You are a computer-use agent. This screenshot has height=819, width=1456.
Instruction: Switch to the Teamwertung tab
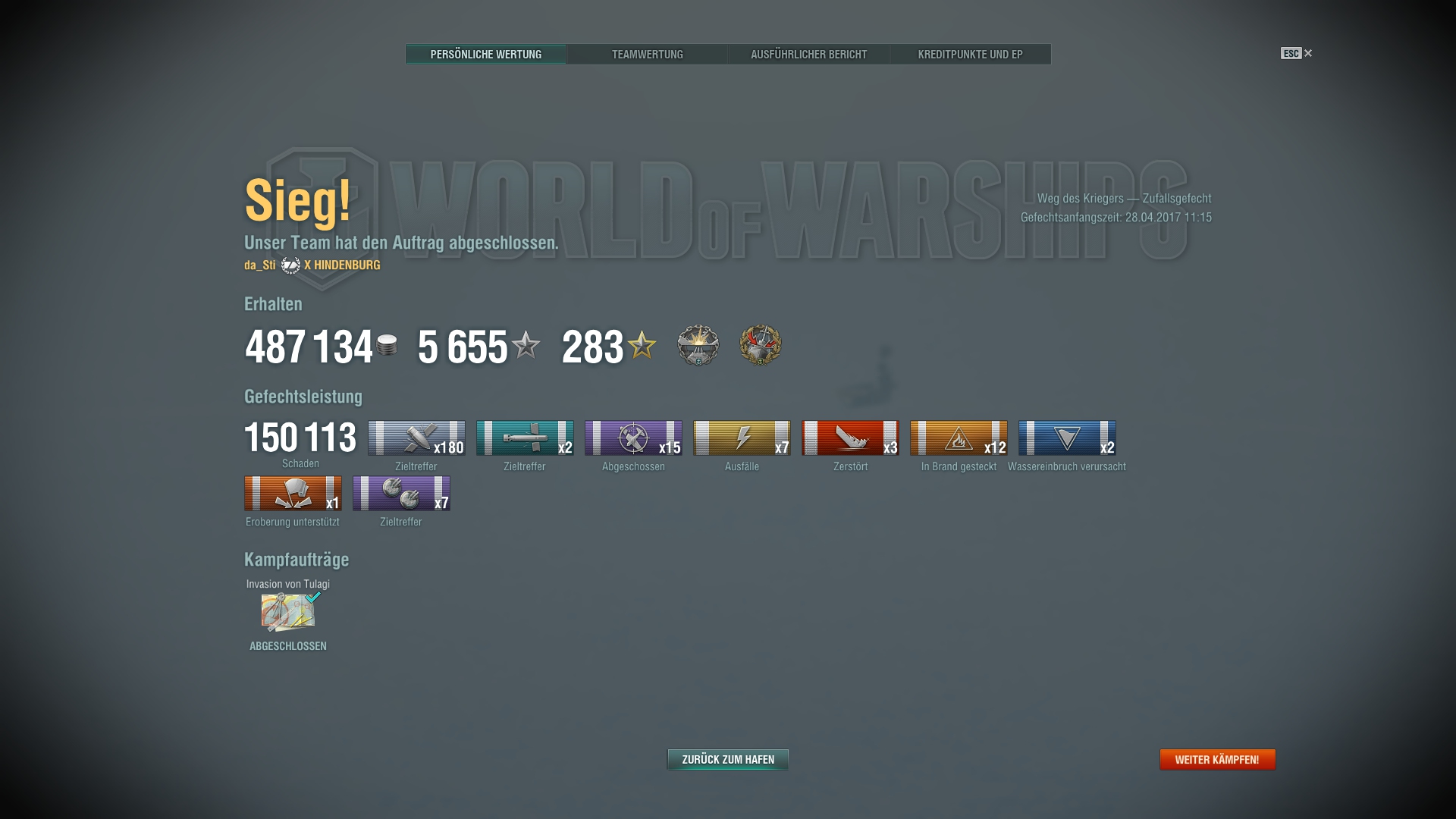tap(647, 54)
